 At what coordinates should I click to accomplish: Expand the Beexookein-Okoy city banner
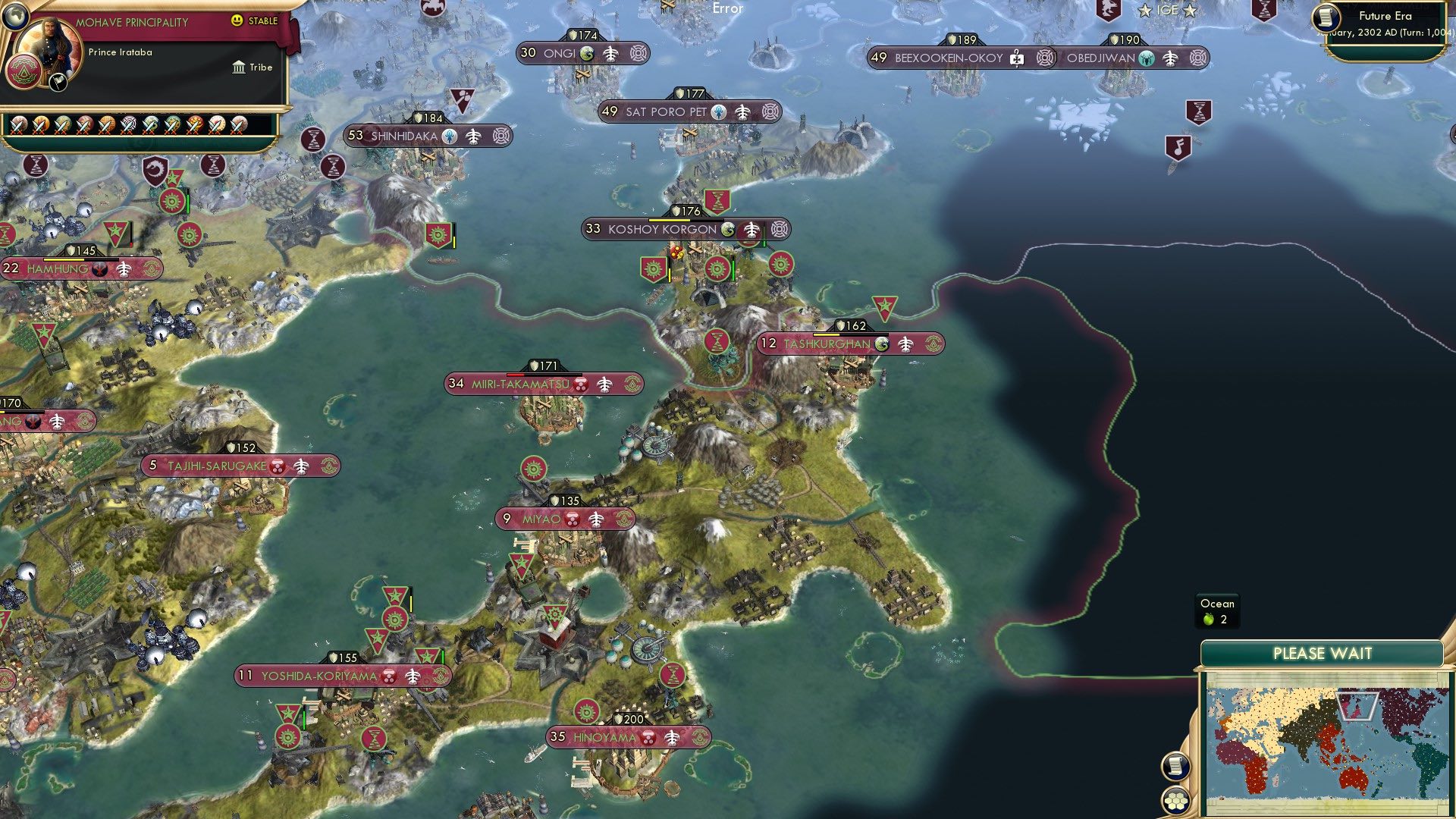pyautogui.click(x=1044, y=58)
